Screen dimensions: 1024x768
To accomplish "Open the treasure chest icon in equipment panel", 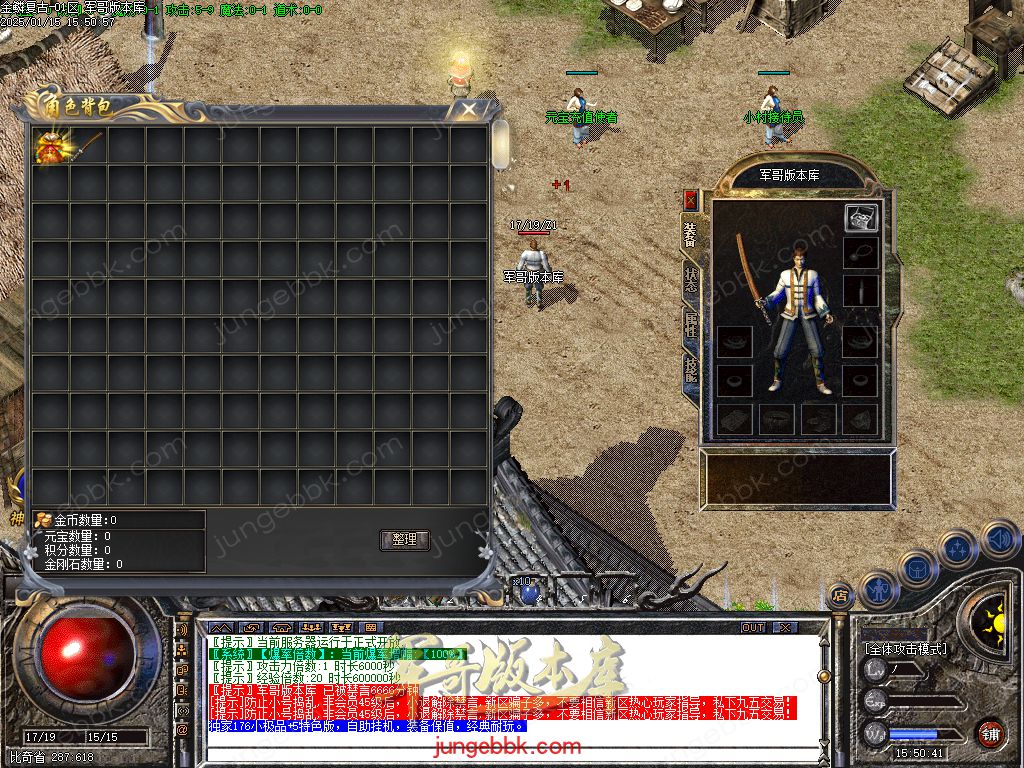I will (x=860, y=217).
